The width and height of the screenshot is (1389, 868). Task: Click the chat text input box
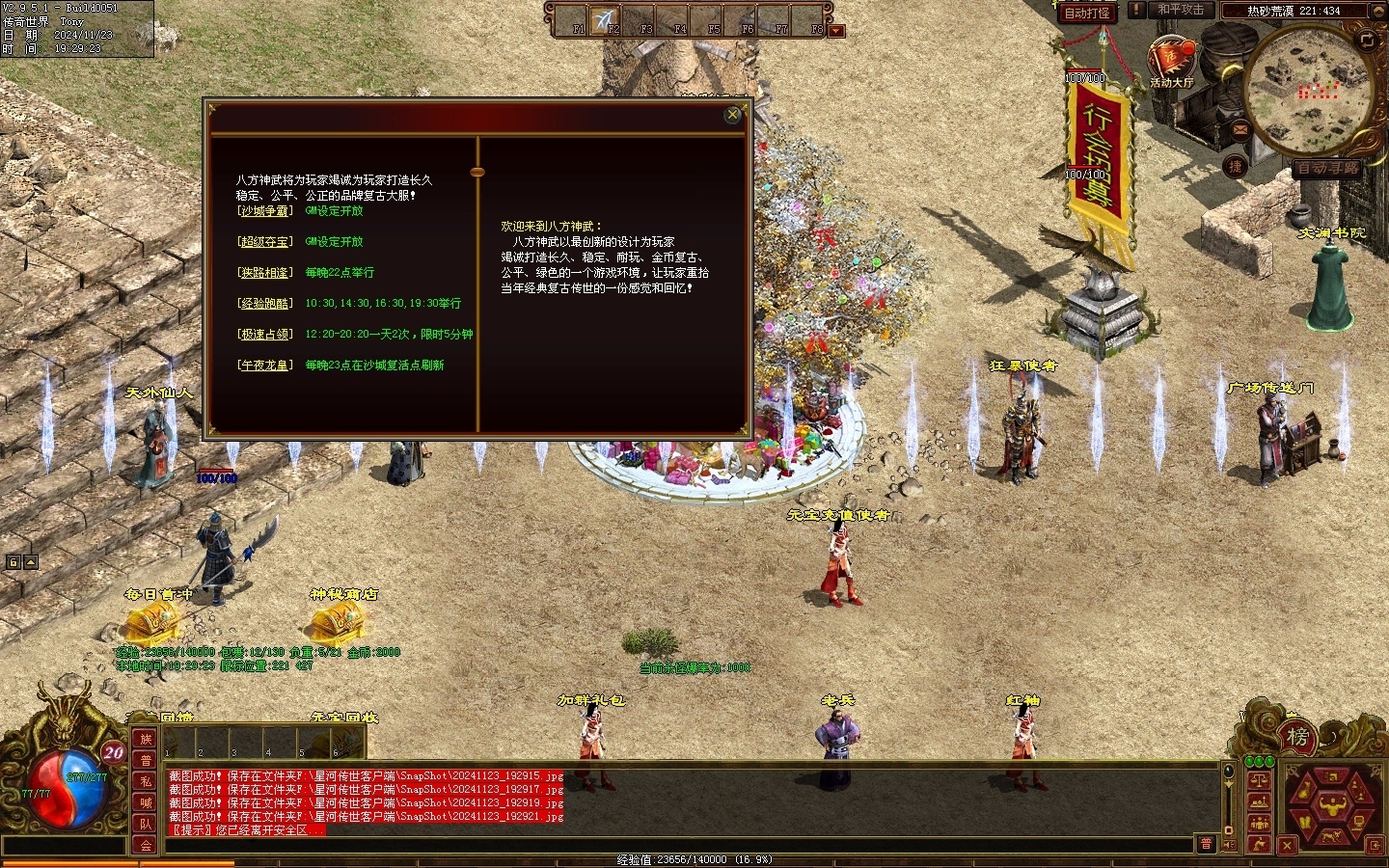point(675,844)
